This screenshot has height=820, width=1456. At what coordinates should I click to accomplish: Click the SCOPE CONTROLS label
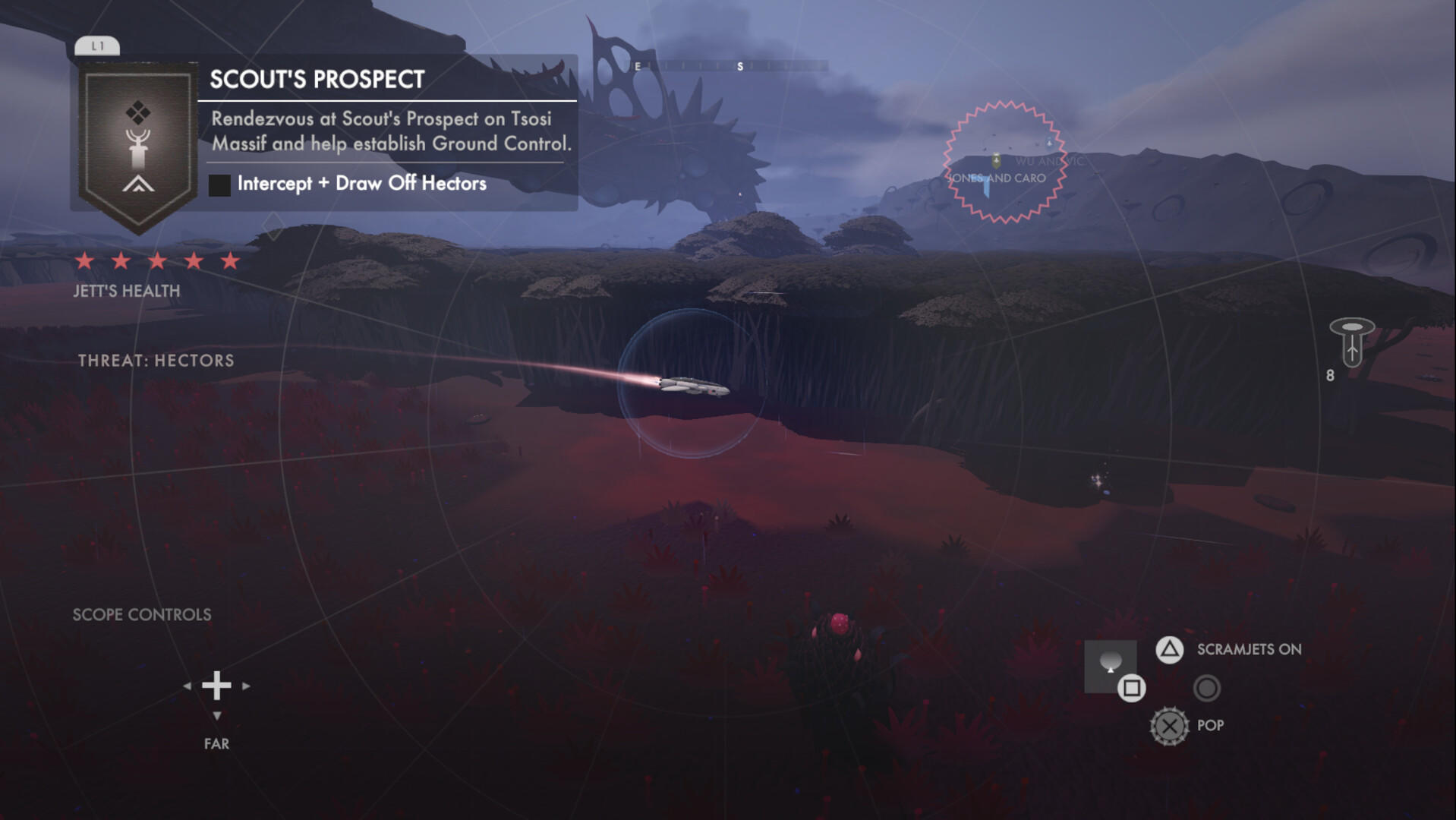141,615
